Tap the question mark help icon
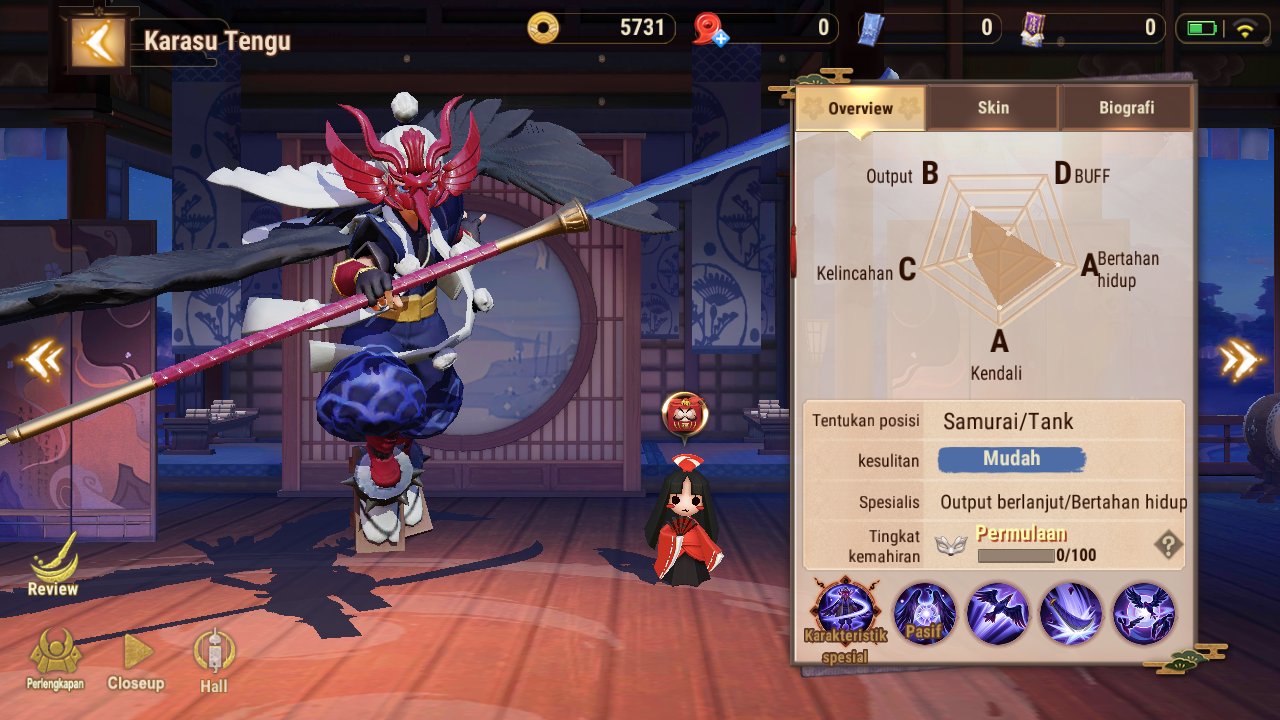 point(1167,545)
